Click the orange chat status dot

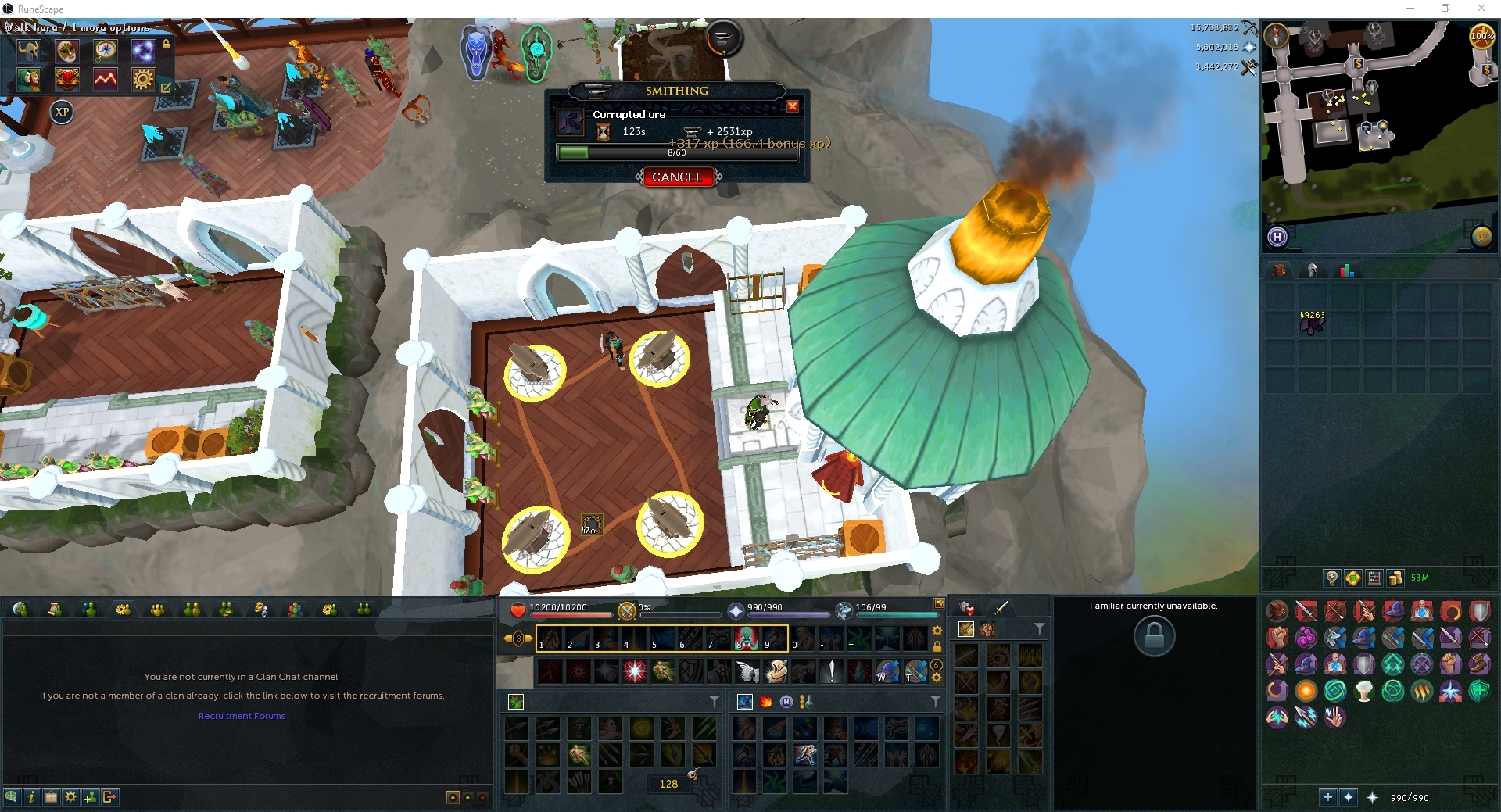(x=453, y=798)
